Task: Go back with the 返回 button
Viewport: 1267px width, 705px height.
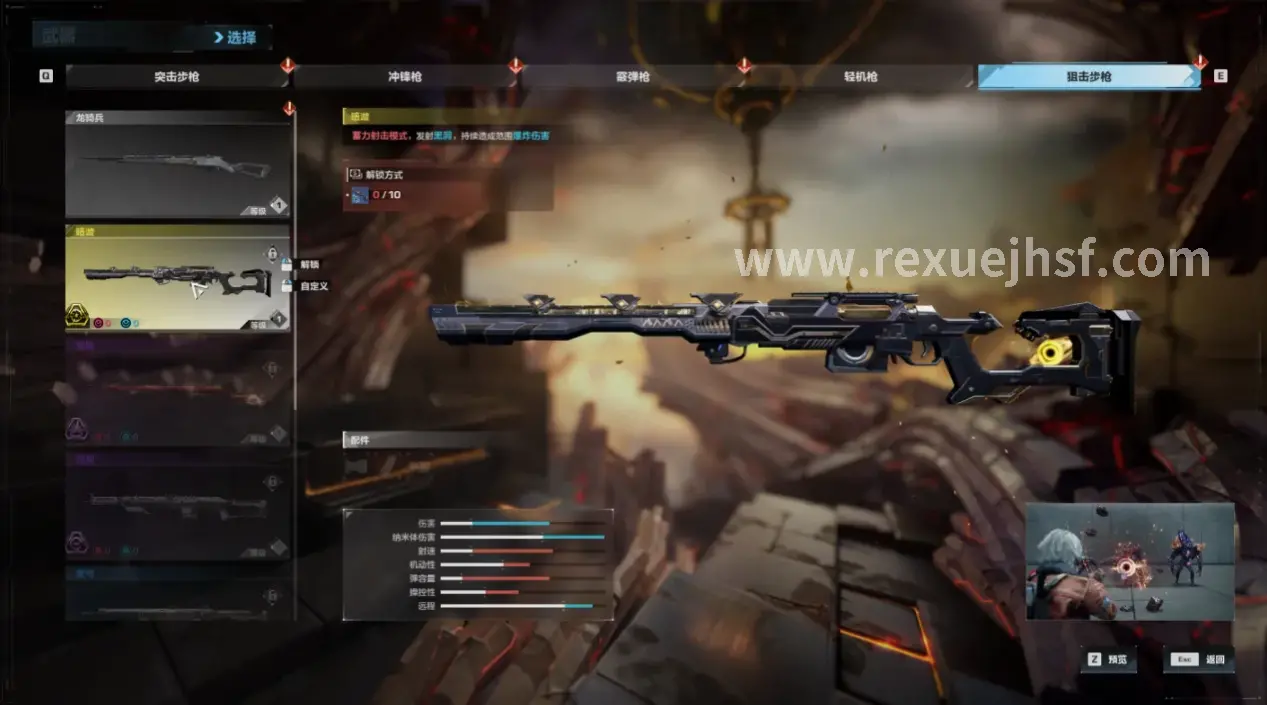Action: click(1198, 660)
